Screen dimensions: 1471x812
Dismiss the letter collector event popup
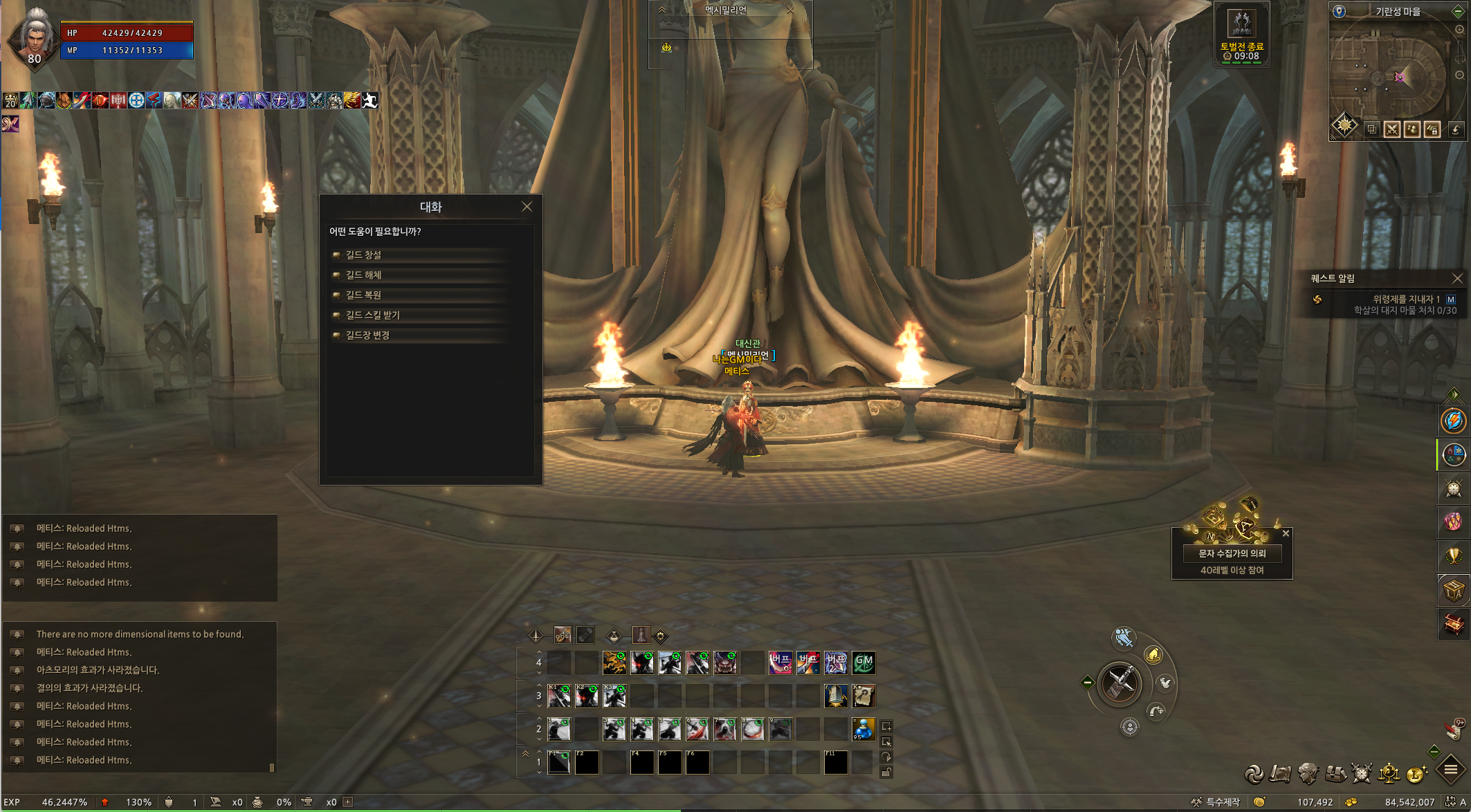point(1286,533)
